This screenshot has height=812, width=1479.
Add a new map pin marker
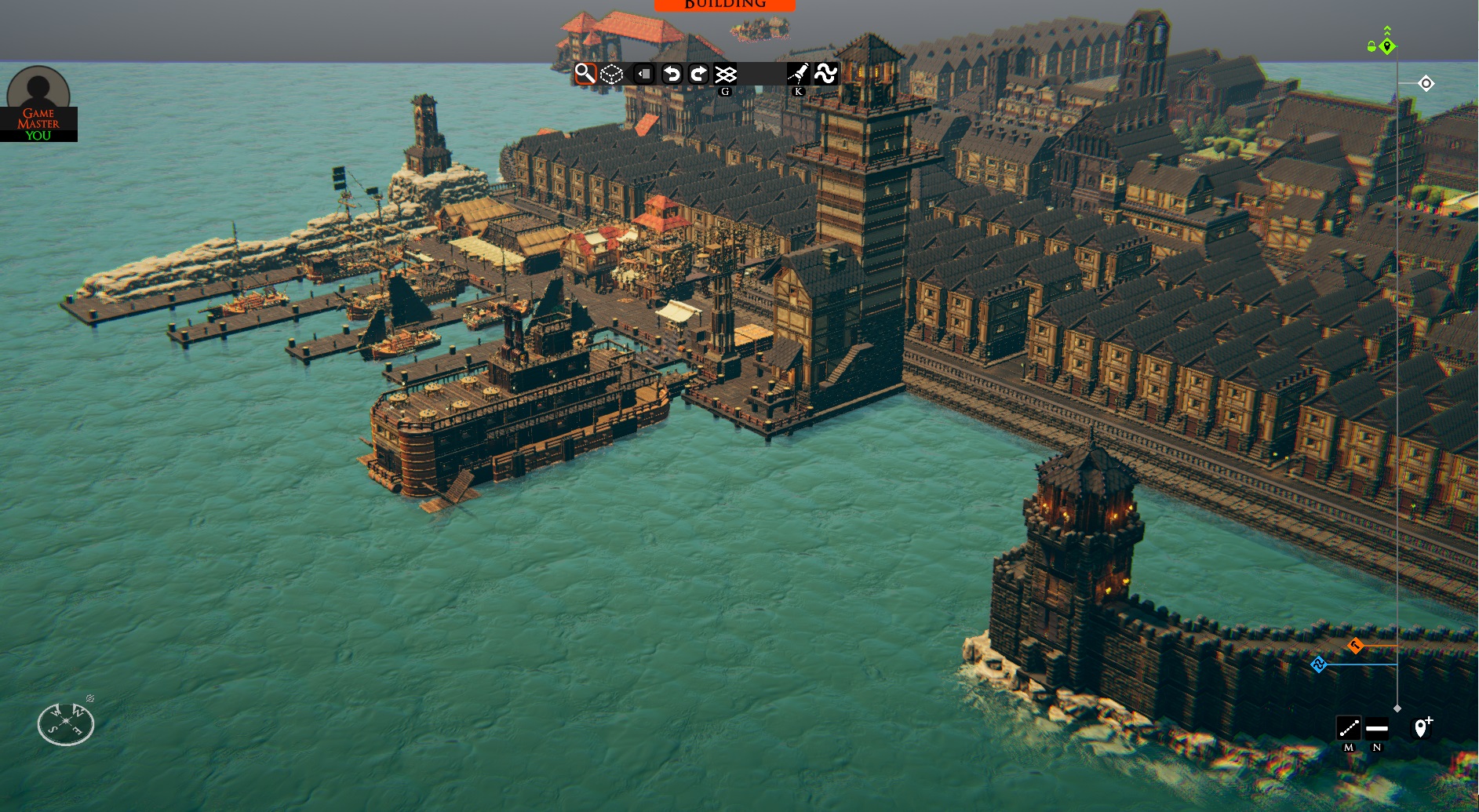point(1422,727)
